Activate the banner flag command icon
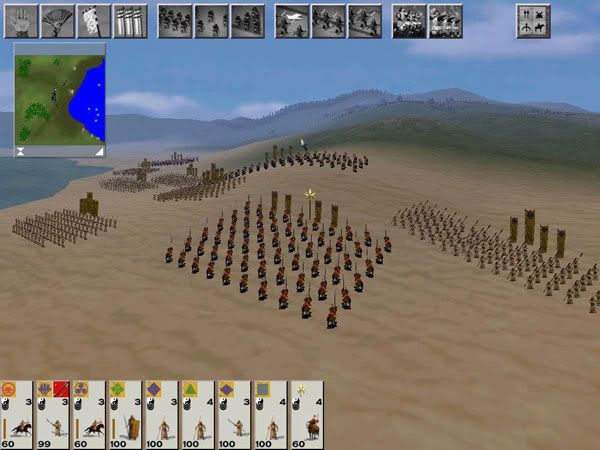The width and height of the screenshot is (600, 450). pyautogui.click(x=94, y=21)
